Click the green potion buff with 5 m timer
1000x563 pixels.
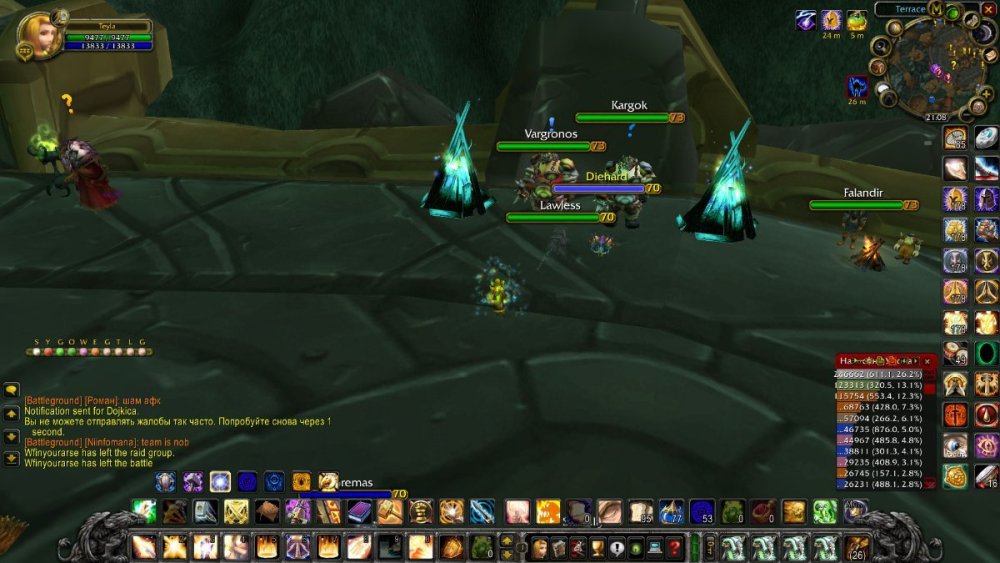[857, 20]
